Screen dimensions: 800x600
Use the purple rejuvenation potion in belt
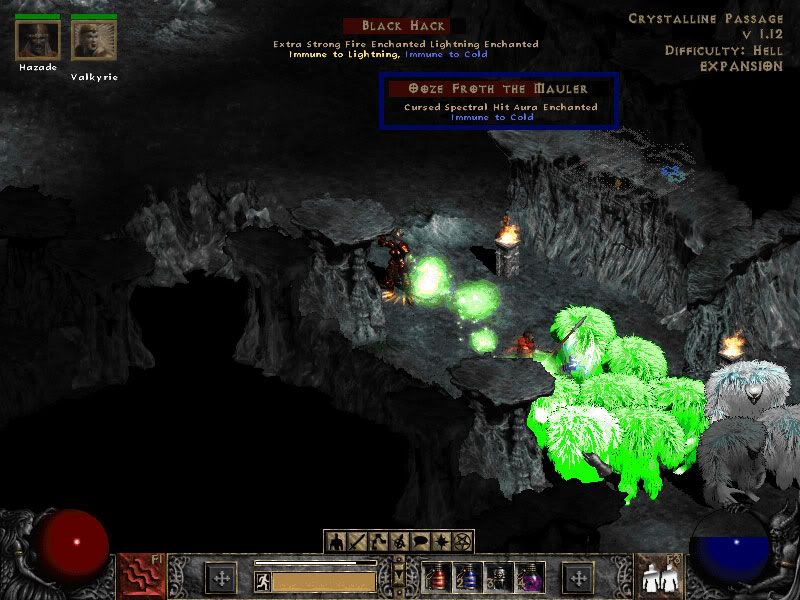529,577
